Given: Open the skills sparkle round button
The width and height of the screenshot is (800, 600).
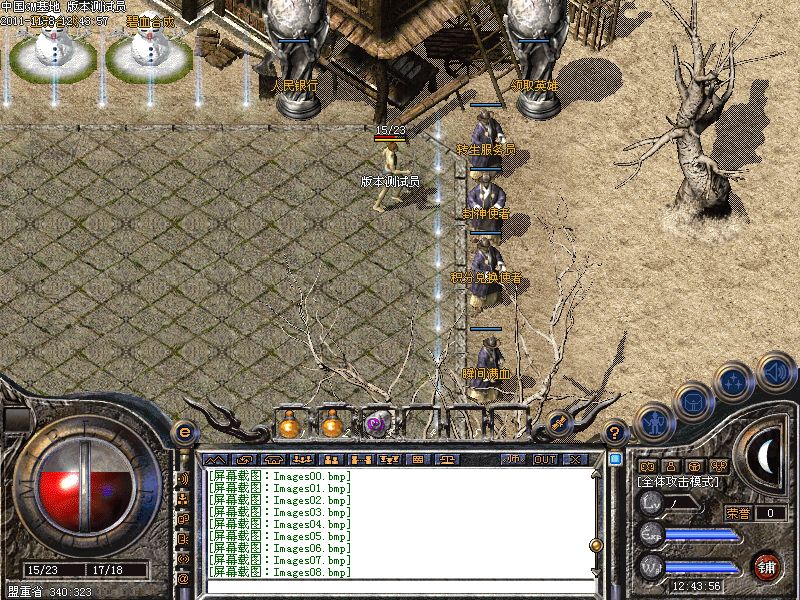Looking at the screenshot, I should [x=734, y=380].
